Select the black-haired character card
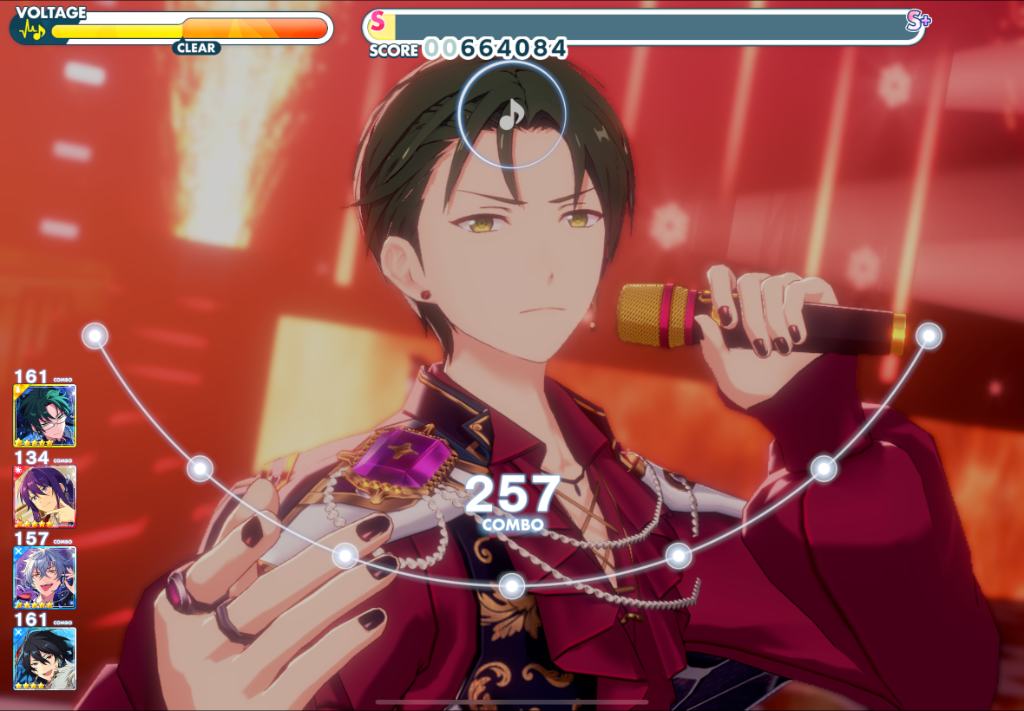Viewport: 1024px width, 711px height. click(x=44, y=657)
